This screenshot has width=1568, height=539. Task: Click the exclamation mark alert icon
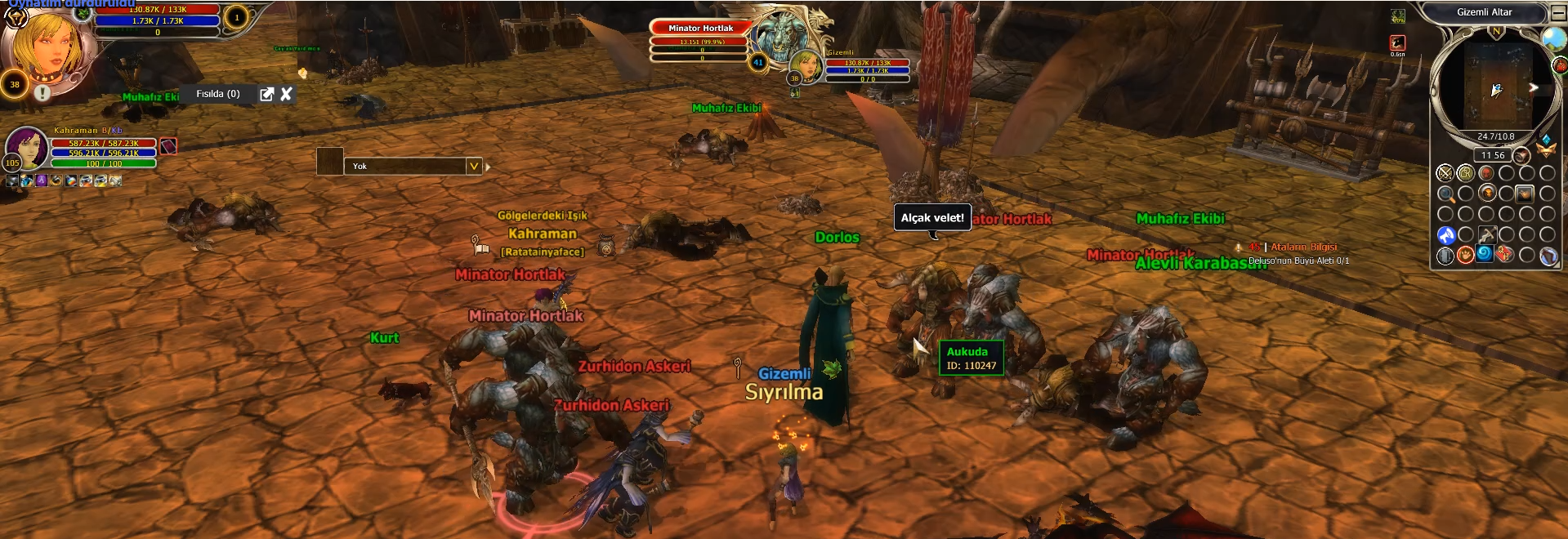(42, 92)
